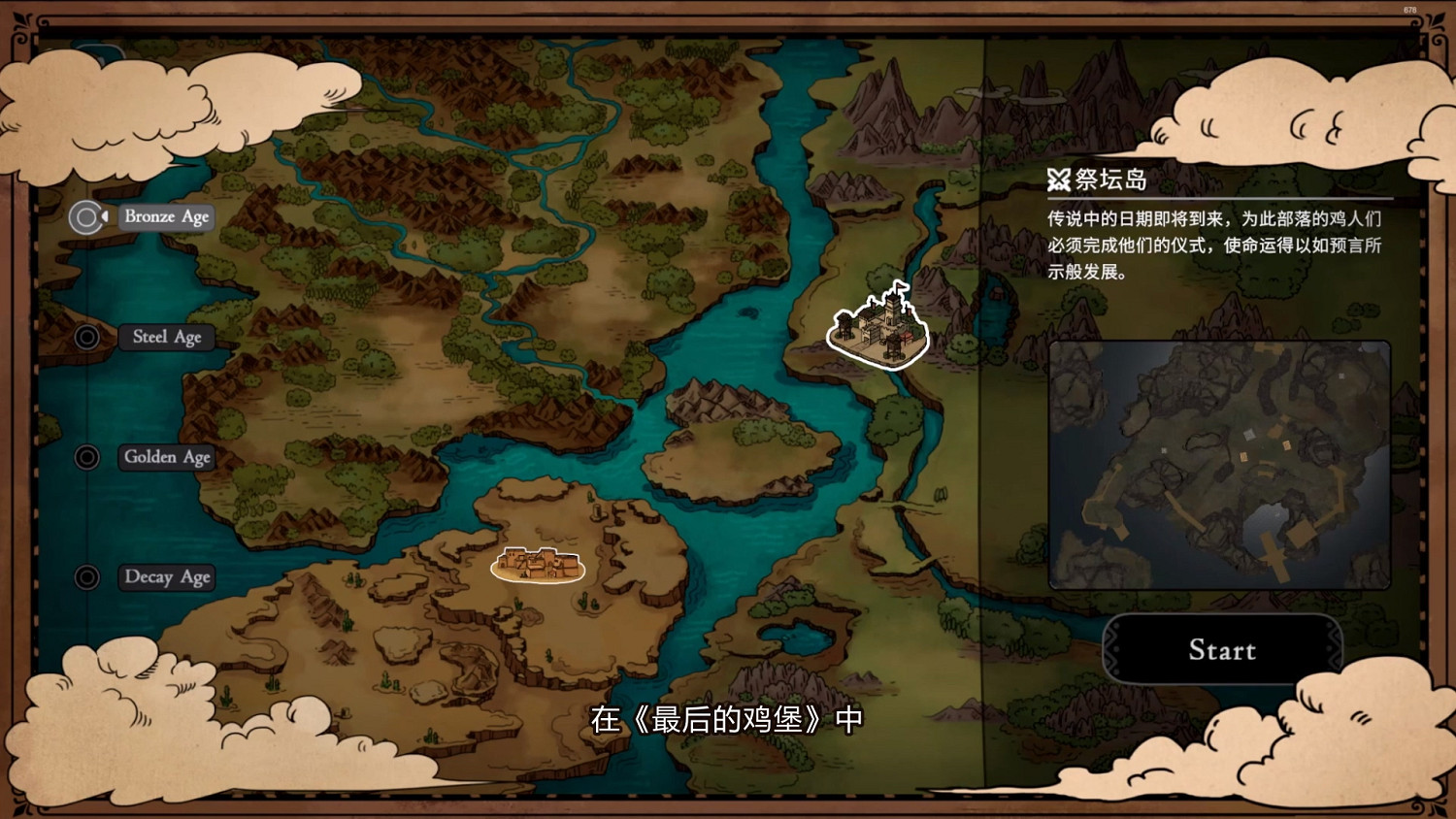The width and height of the screenshot is (1456, 819).
Task: Click the Decay Age marker at the timeline bottom
Action: point(86,576)
